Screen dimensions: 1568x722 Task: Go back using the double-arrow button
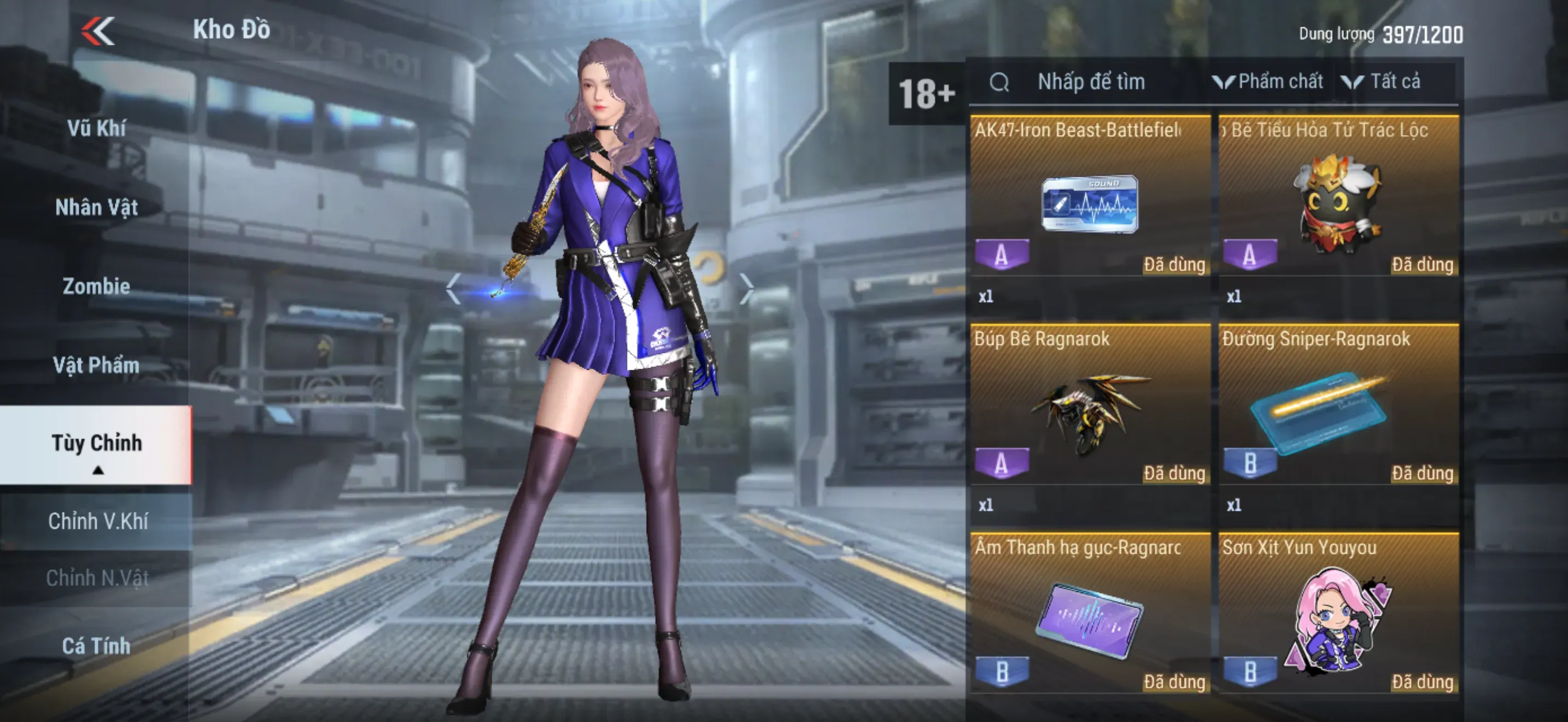point(98,31)
